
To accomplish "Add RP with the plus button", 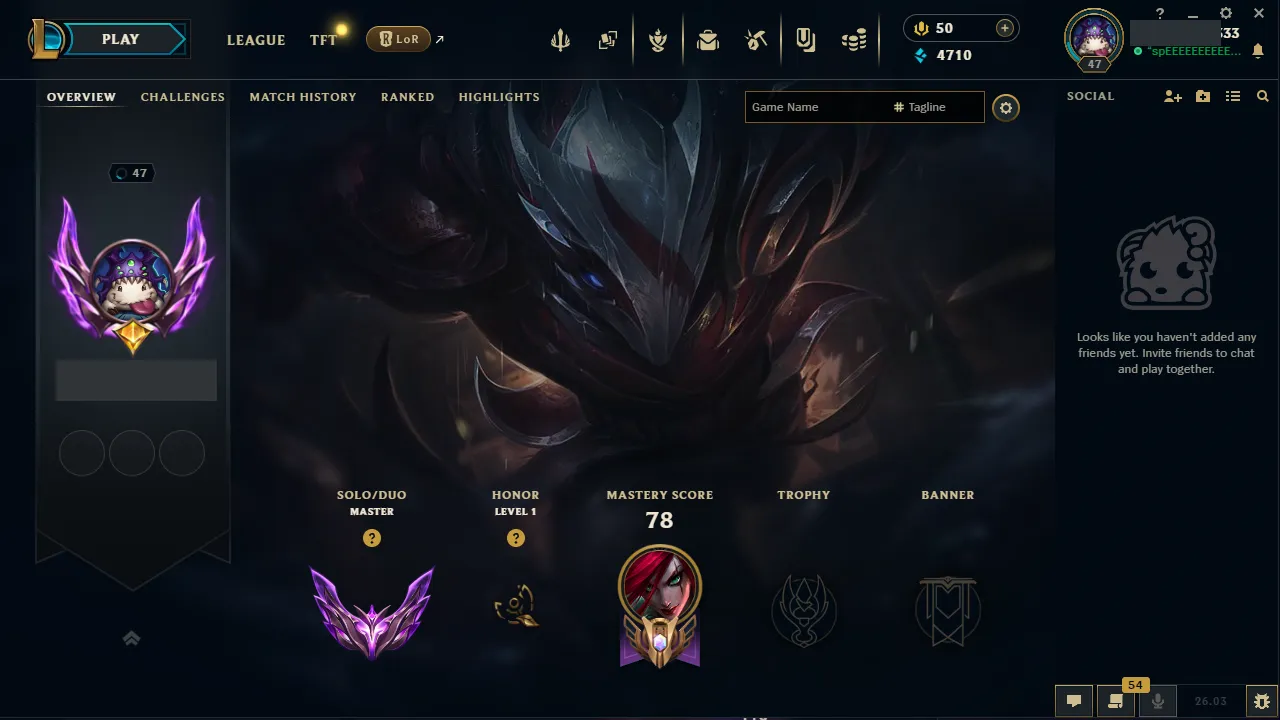I will coord(1003,27).
